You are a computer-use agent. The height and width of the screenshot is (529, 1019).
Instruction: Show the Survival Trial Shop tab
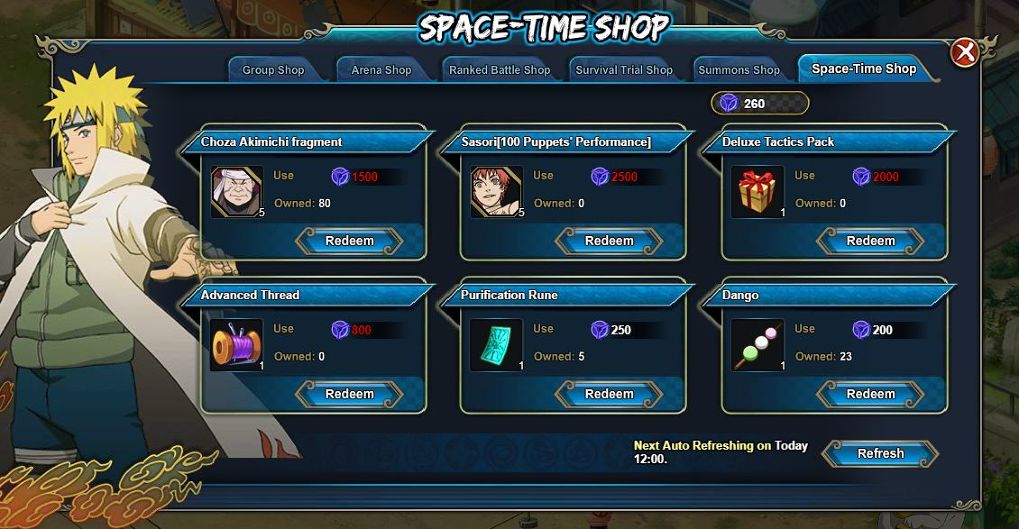(624, 70)
